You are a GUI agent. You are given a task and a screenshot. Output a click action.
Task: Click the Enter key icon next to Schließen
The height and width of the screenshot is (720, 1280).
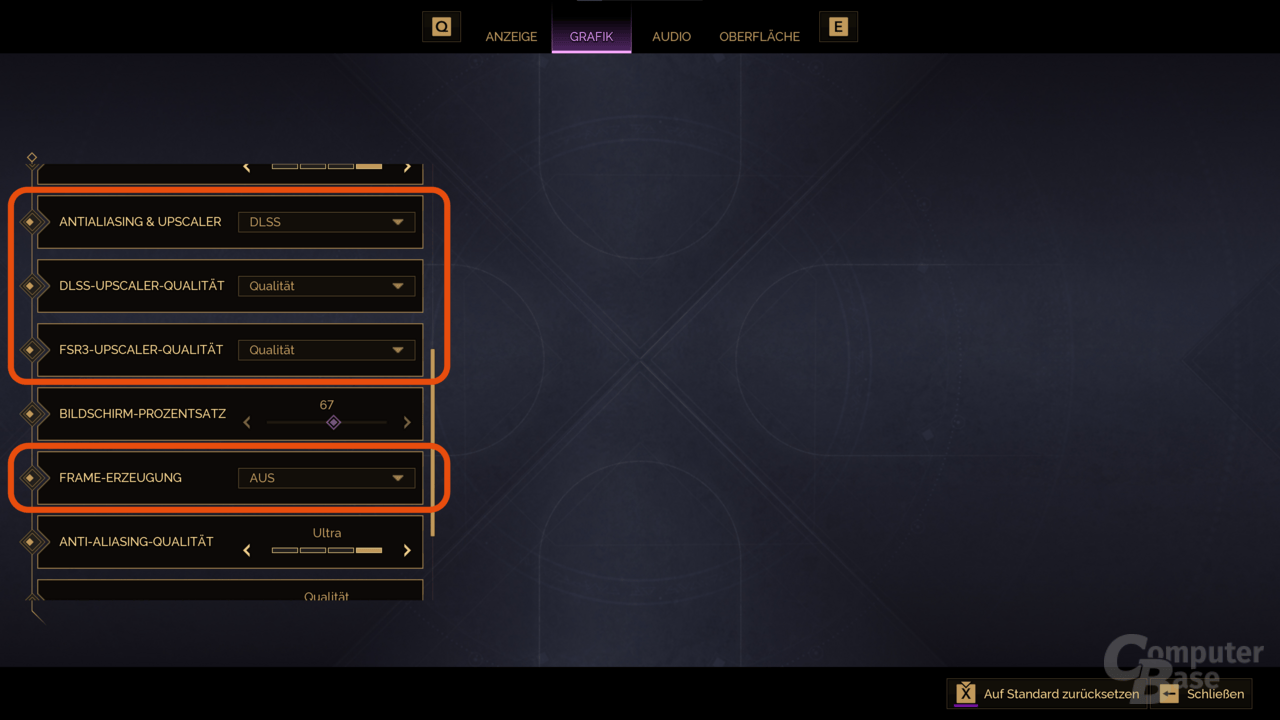pyautogui.click(x=1171, y=693)
